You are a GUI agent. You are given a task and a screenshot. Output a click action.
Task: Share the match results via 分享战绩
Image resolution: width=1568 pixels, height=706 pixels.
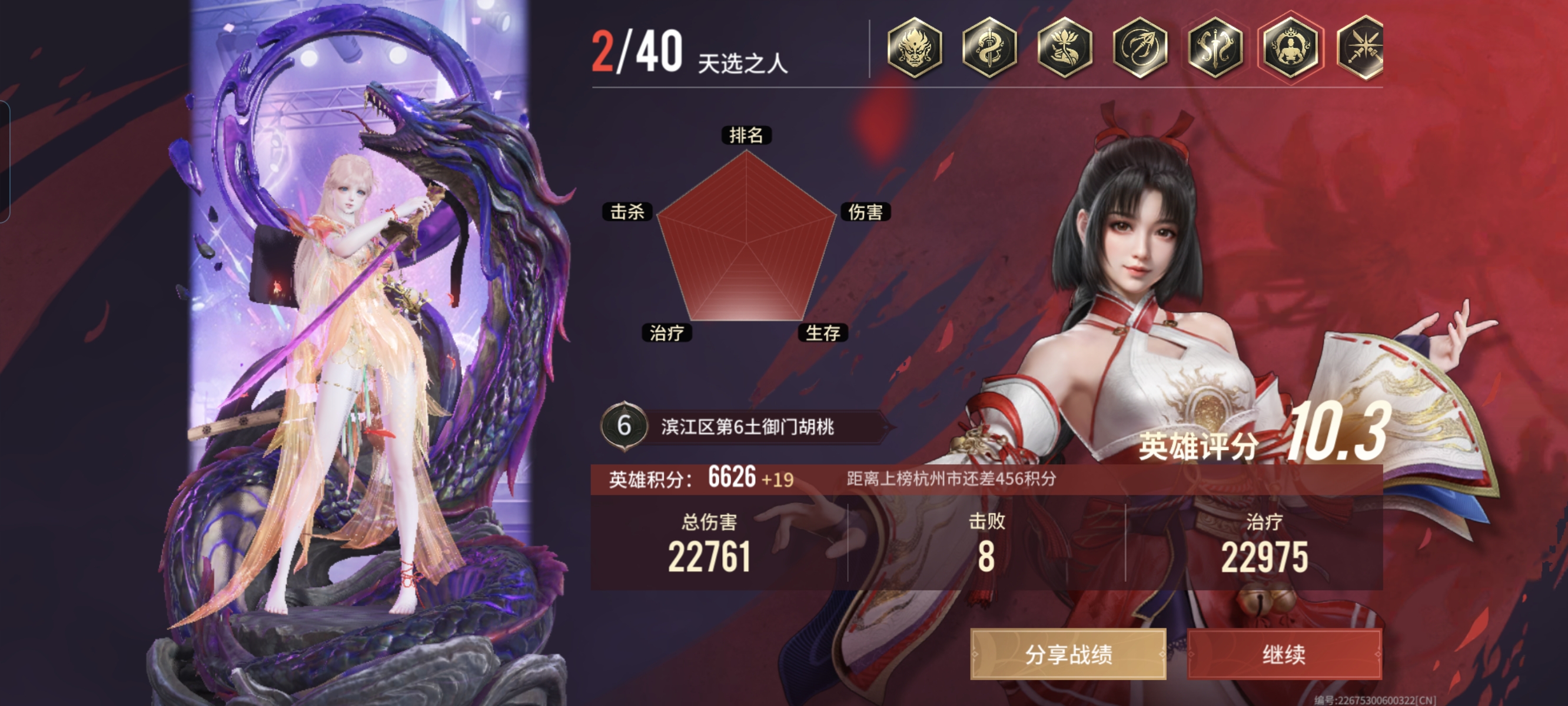coord(1068,654)
